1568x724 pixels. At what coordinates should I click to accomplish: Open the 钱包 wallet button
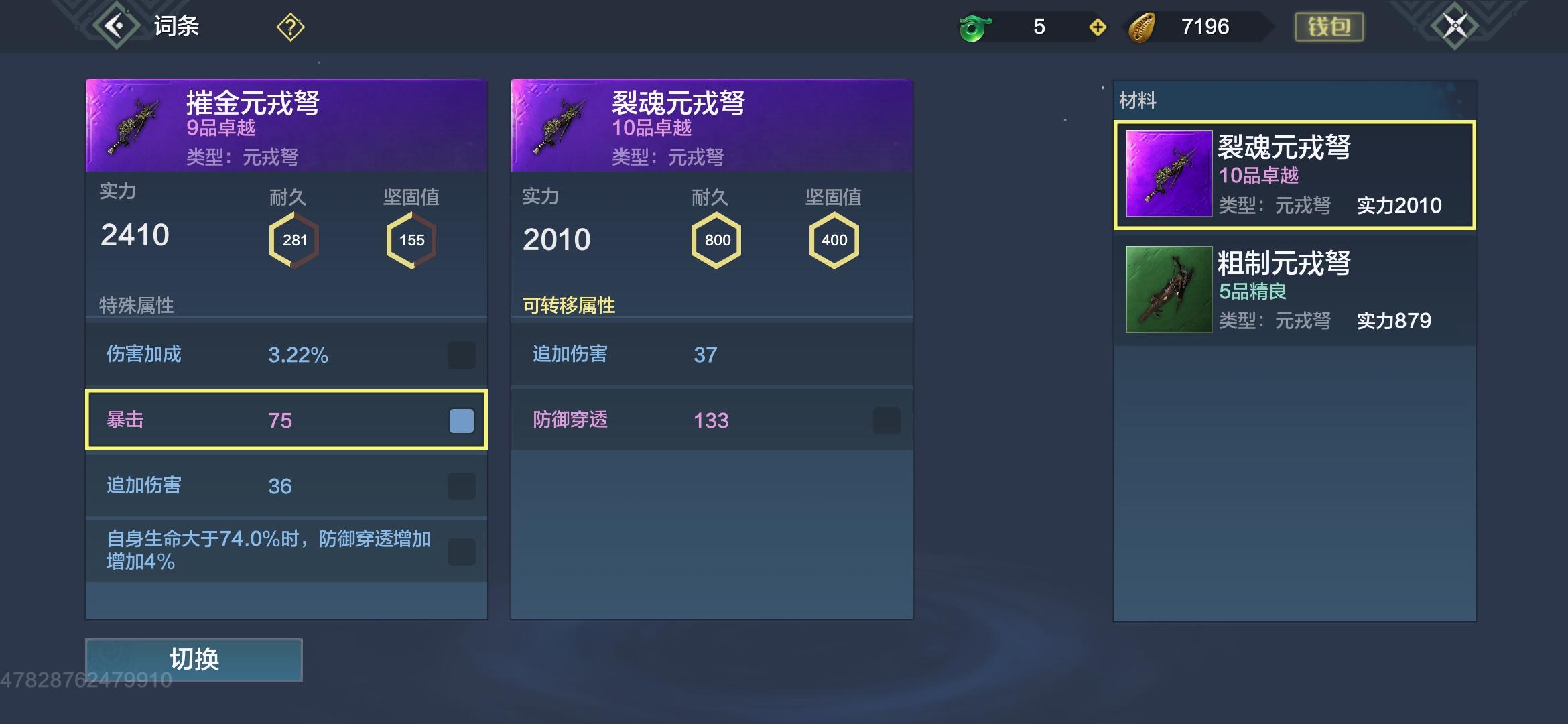click(1329, 26)
